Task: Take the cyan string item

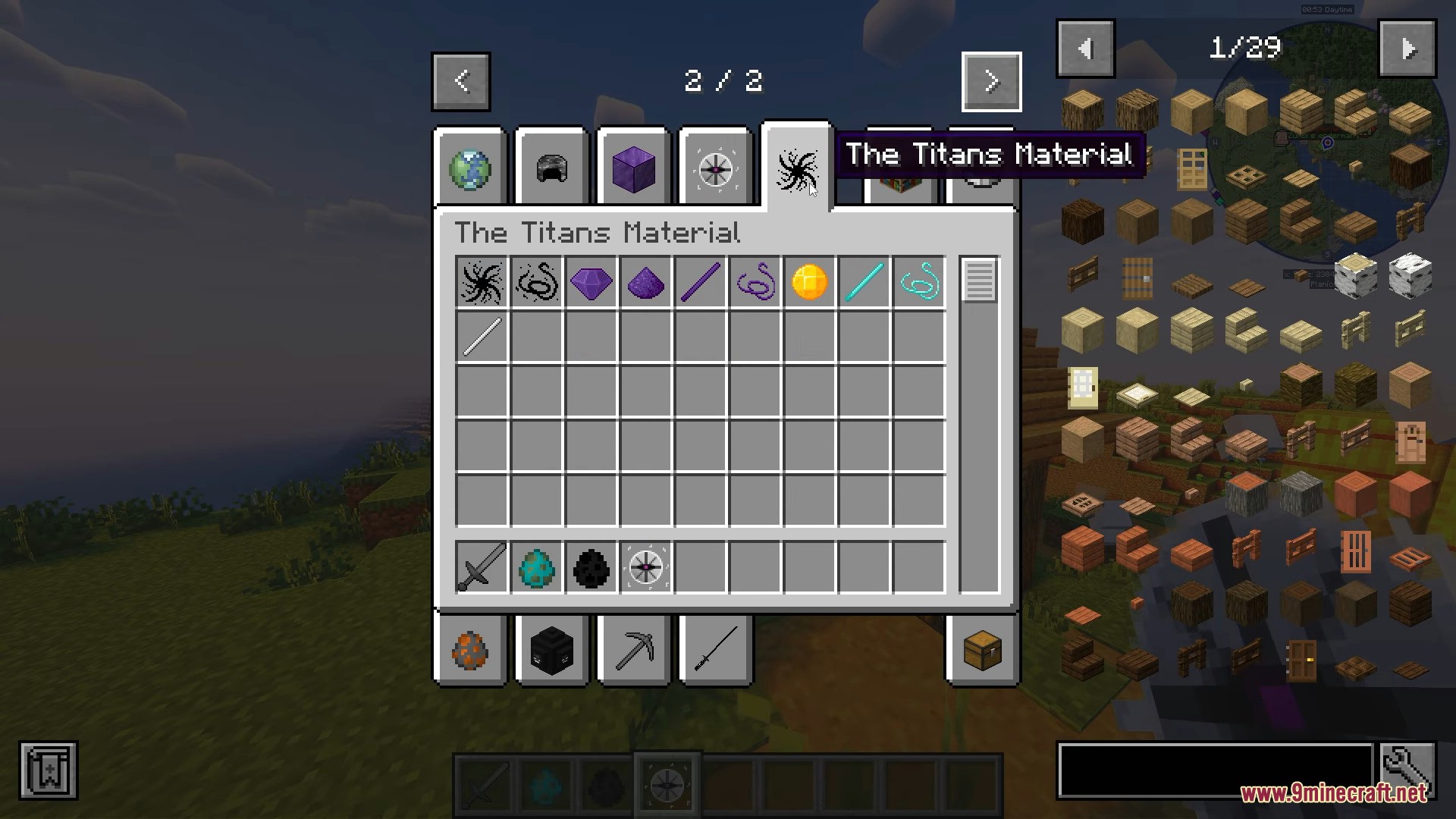Action: point(919,283)
